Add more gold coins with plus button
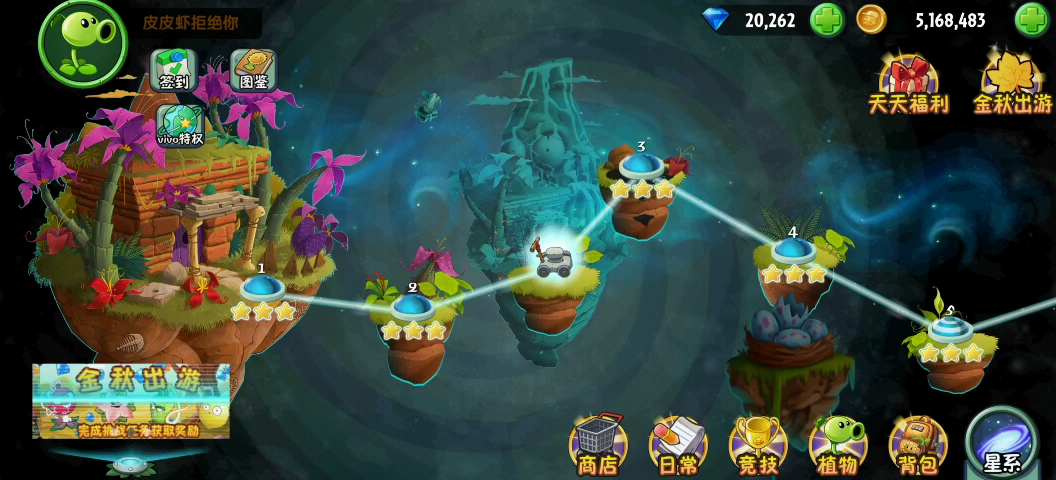This screenshot has height=480, width=1056. pyautogui.click(x=1032, y=20)
